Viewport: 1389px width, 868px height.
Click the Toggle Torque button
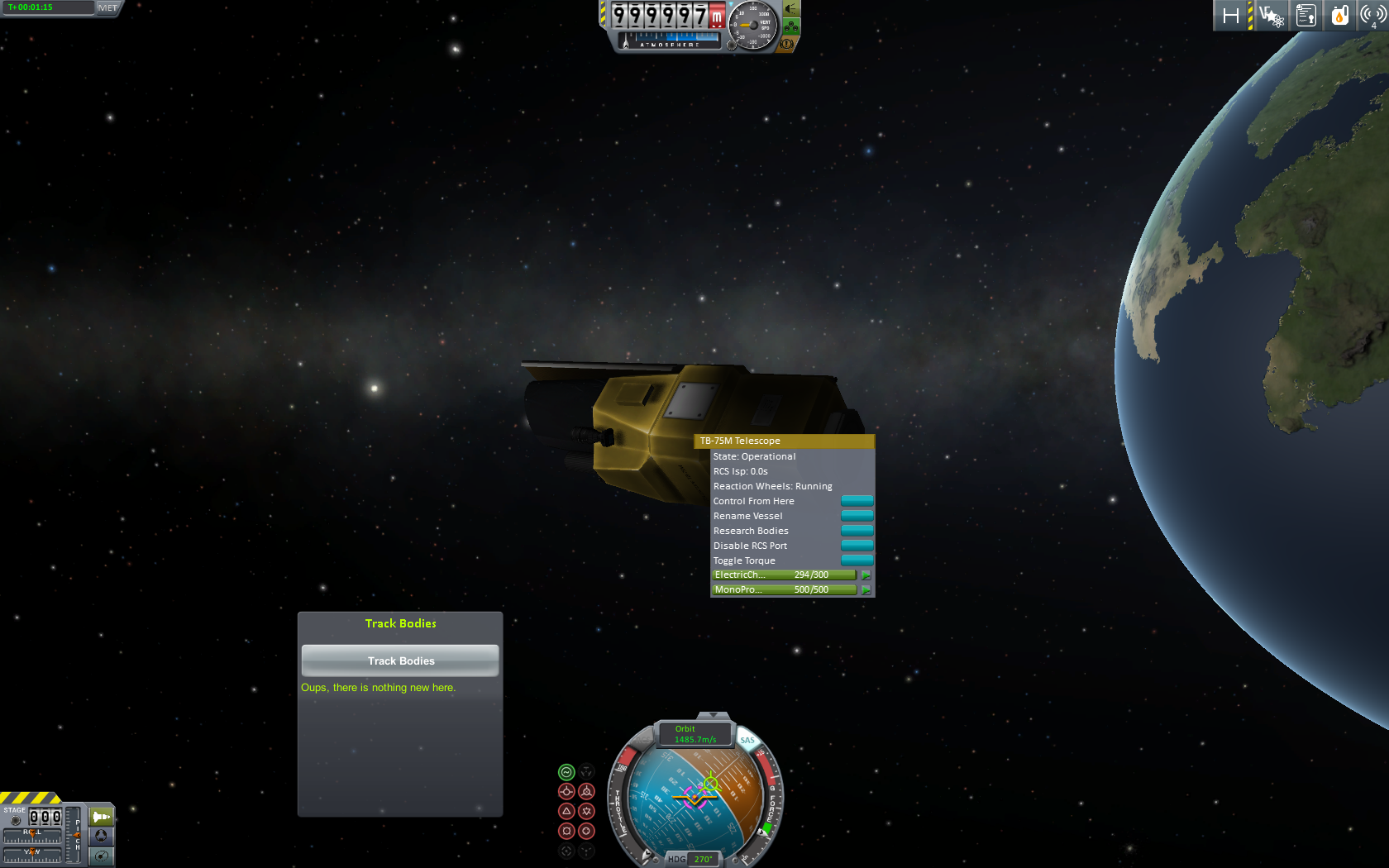(x=857, y=560)
